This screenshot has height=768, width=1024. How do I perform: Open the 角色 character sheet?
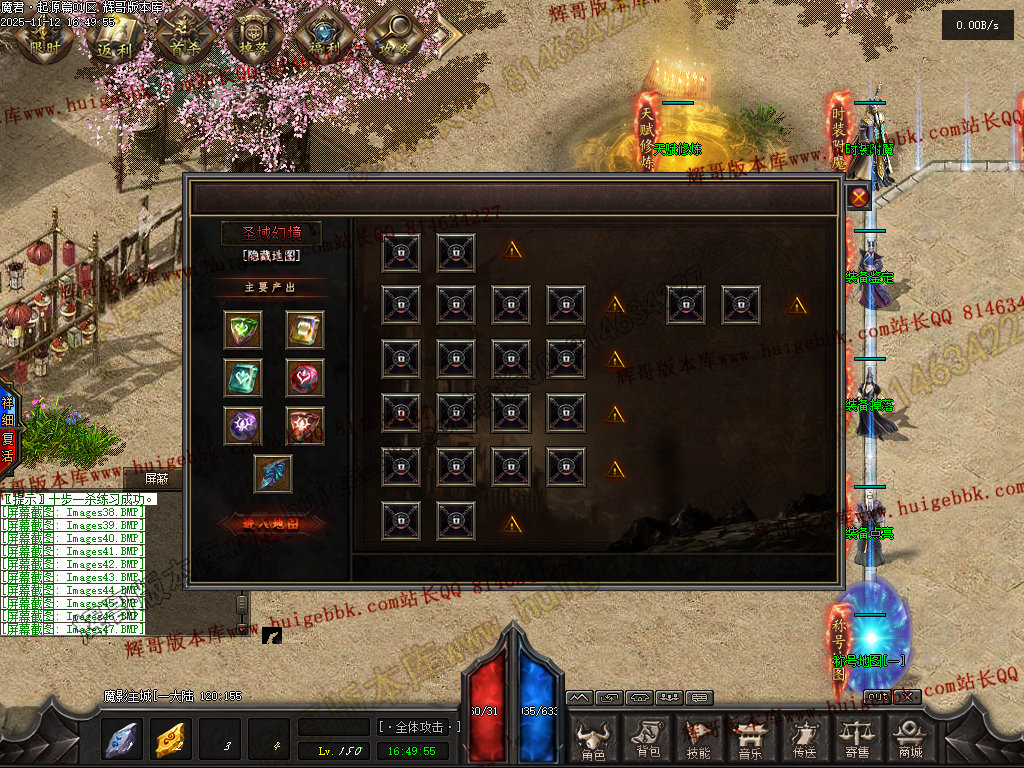593,737
